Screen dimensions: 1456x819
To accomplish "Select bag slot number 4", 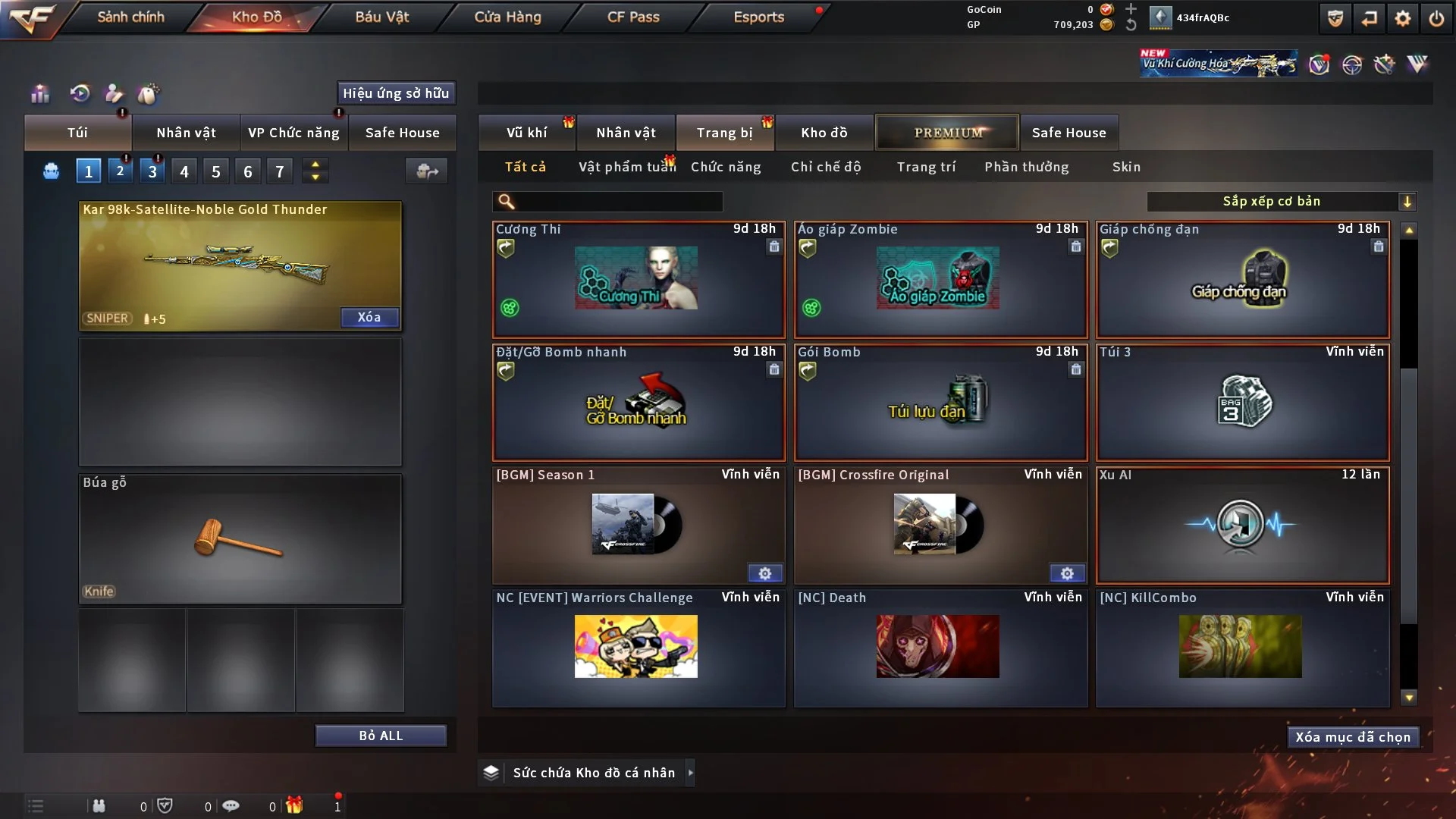I will 184,171.
